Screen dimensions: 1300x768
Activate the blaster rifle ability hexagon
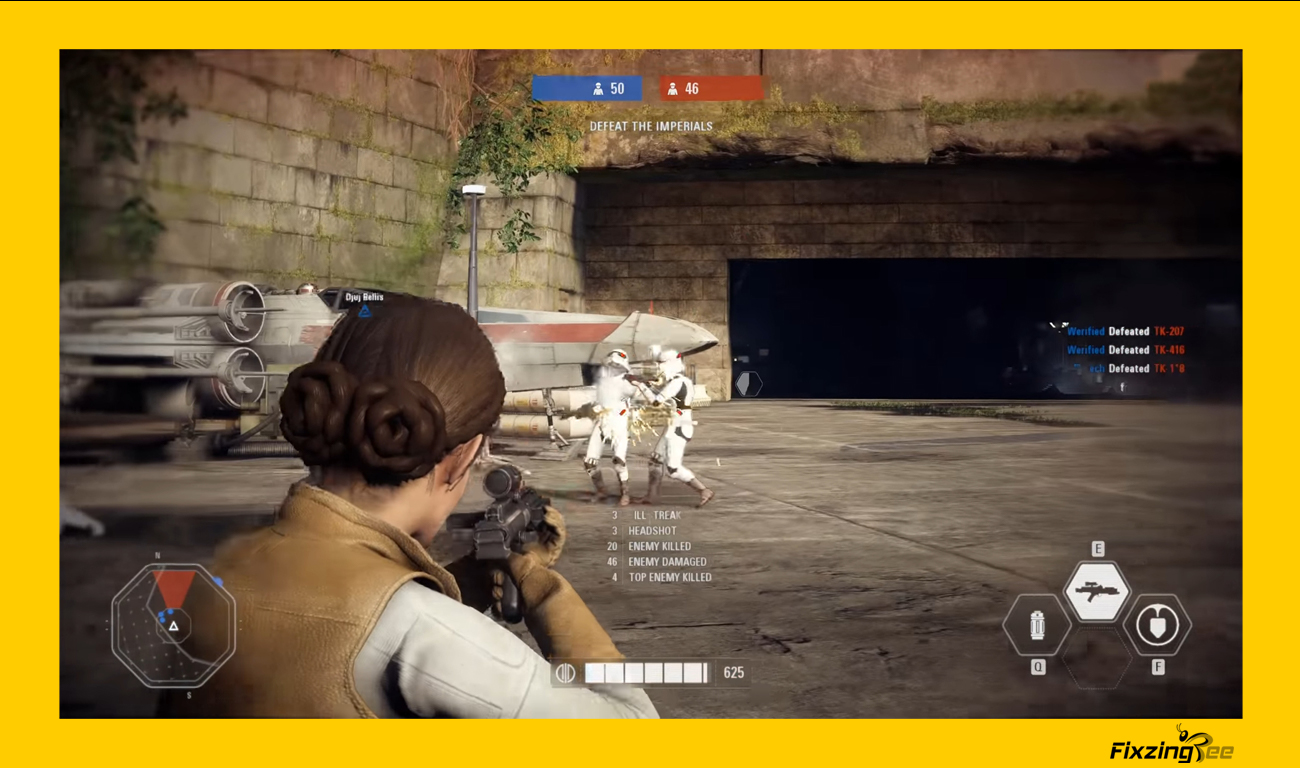pyautogui.click(x=1096, y=591)
